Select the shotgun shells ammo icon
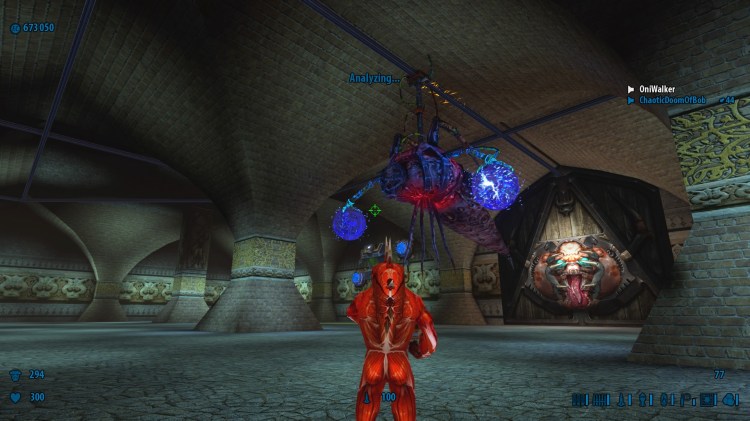 [x=577, y=400]
